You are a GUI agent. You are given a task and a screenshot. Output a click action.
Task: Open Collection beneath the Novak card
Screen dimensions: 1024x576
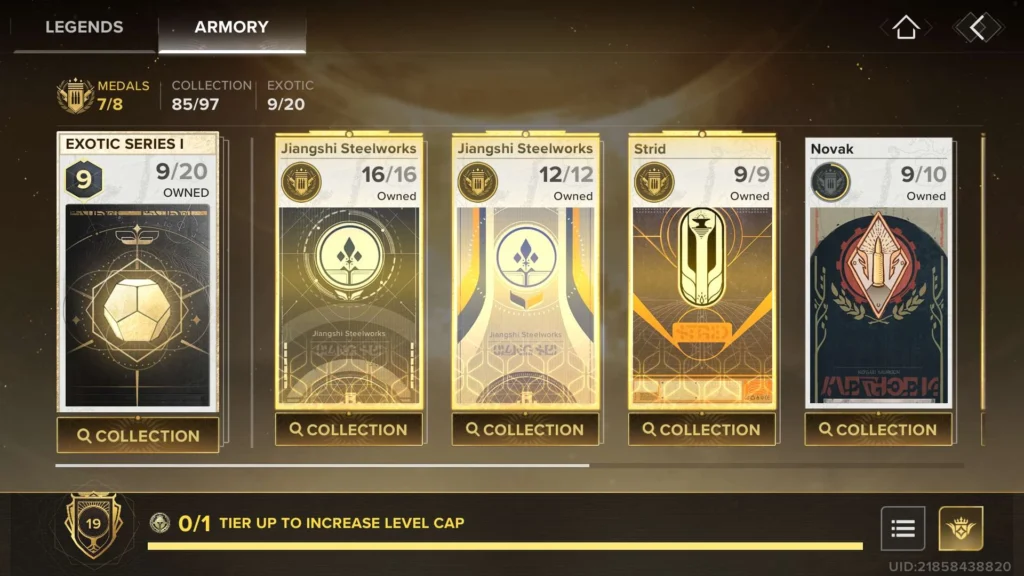pyautogui.click(x=878, y=430)
